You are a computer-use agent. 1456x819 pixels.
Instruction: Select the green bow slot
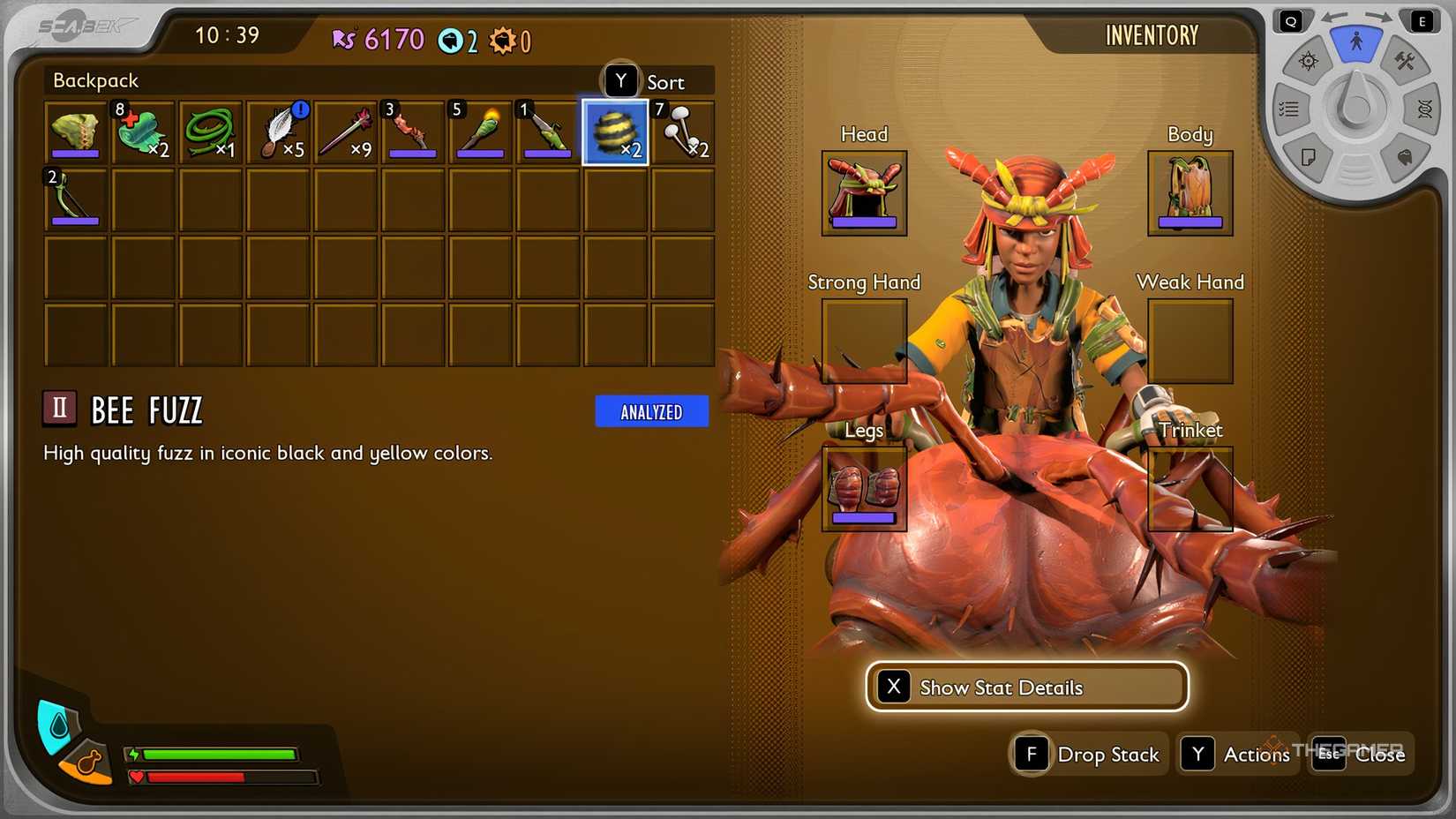75,199
